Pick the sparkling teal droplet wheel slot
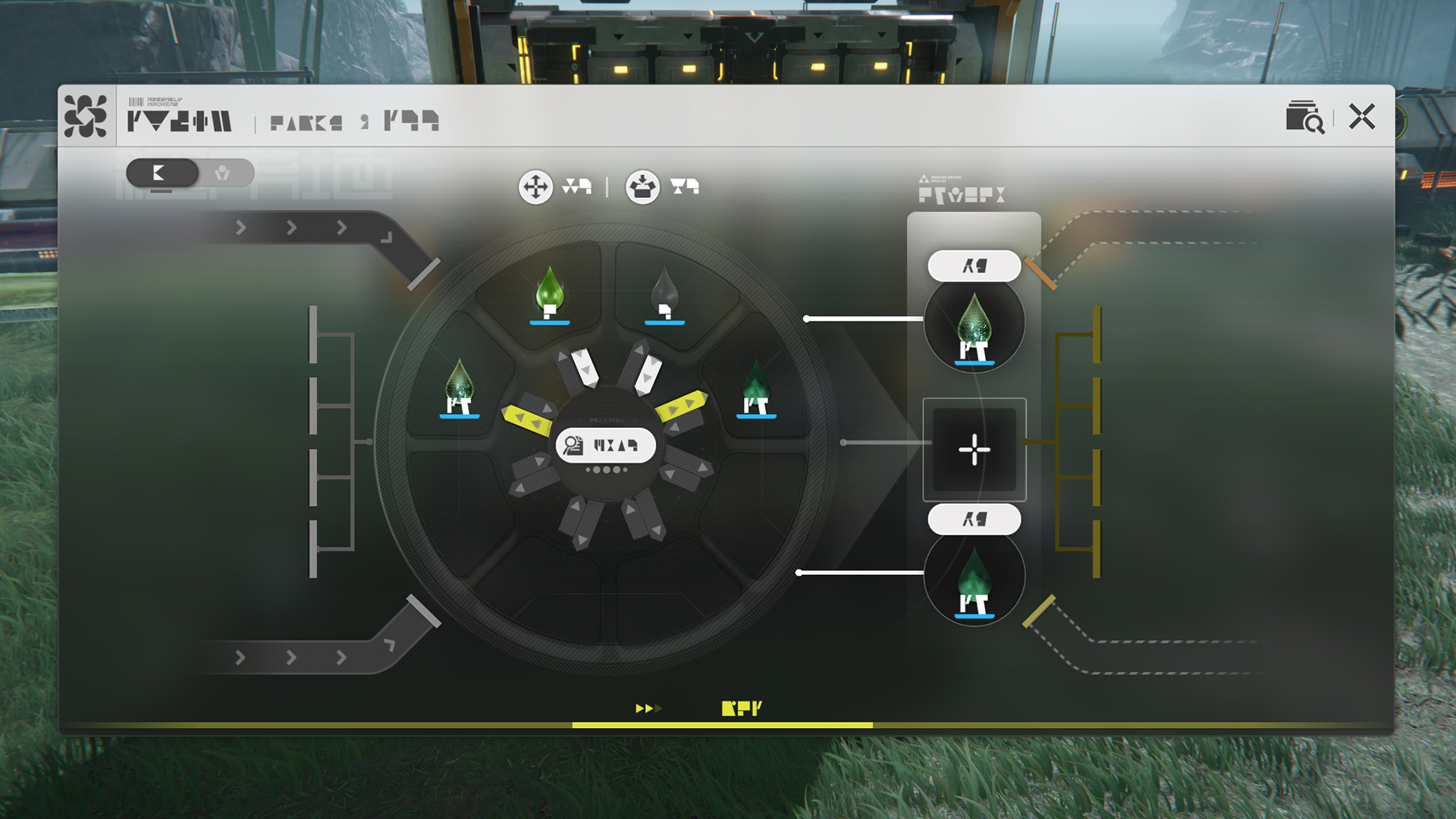 (x=460, y=387)
